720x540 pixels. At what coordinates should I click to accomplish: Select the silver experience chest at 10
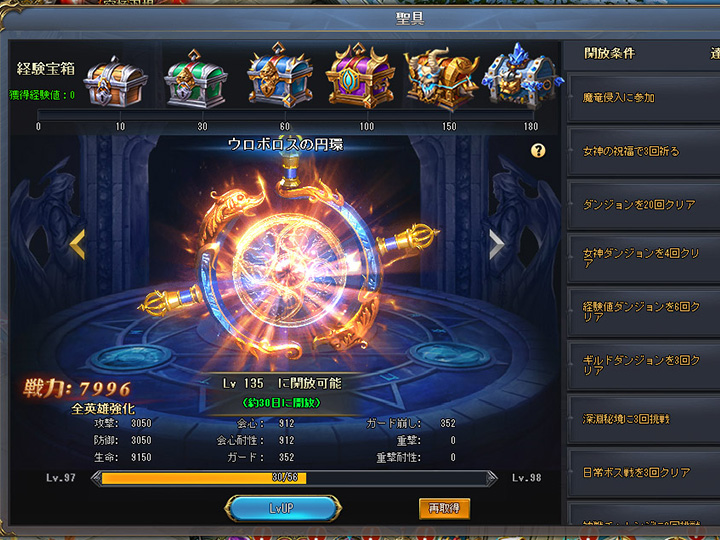click(x=116, y=77)
